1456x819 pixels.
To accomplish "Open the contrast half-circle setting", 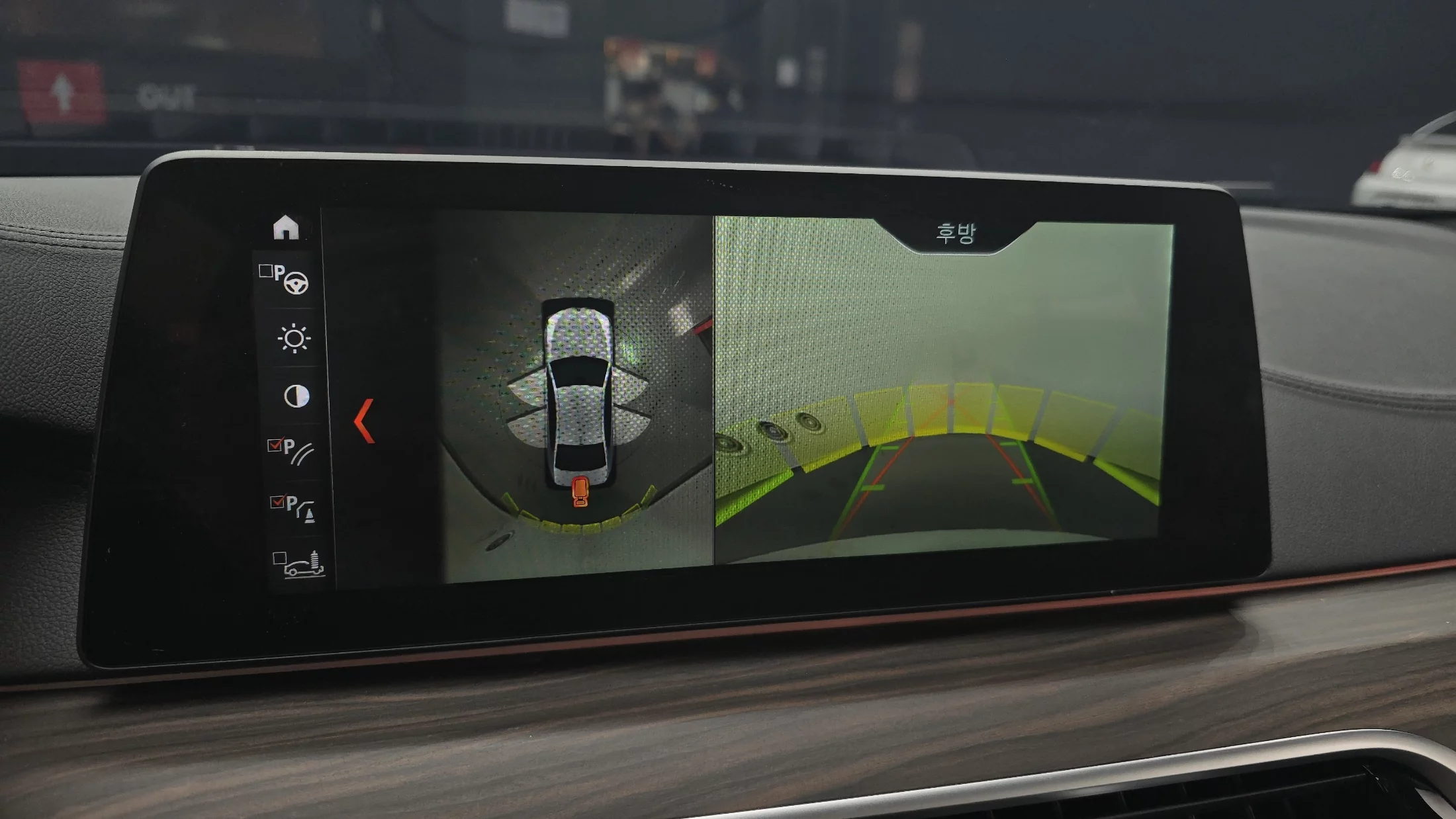I will pos(296,396).
